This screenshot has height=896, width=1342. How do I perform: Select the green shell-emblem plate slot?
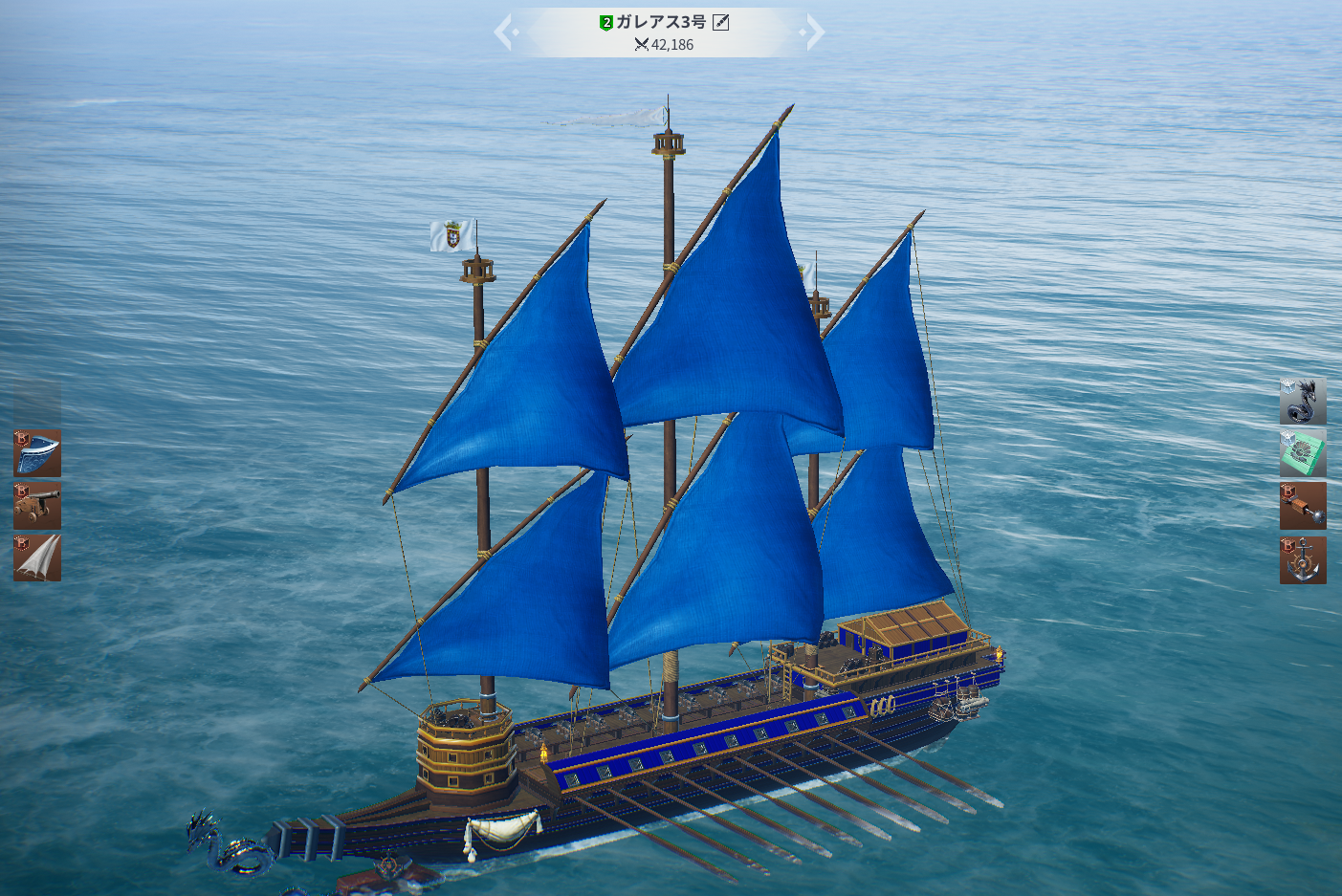coord(1303,453)
